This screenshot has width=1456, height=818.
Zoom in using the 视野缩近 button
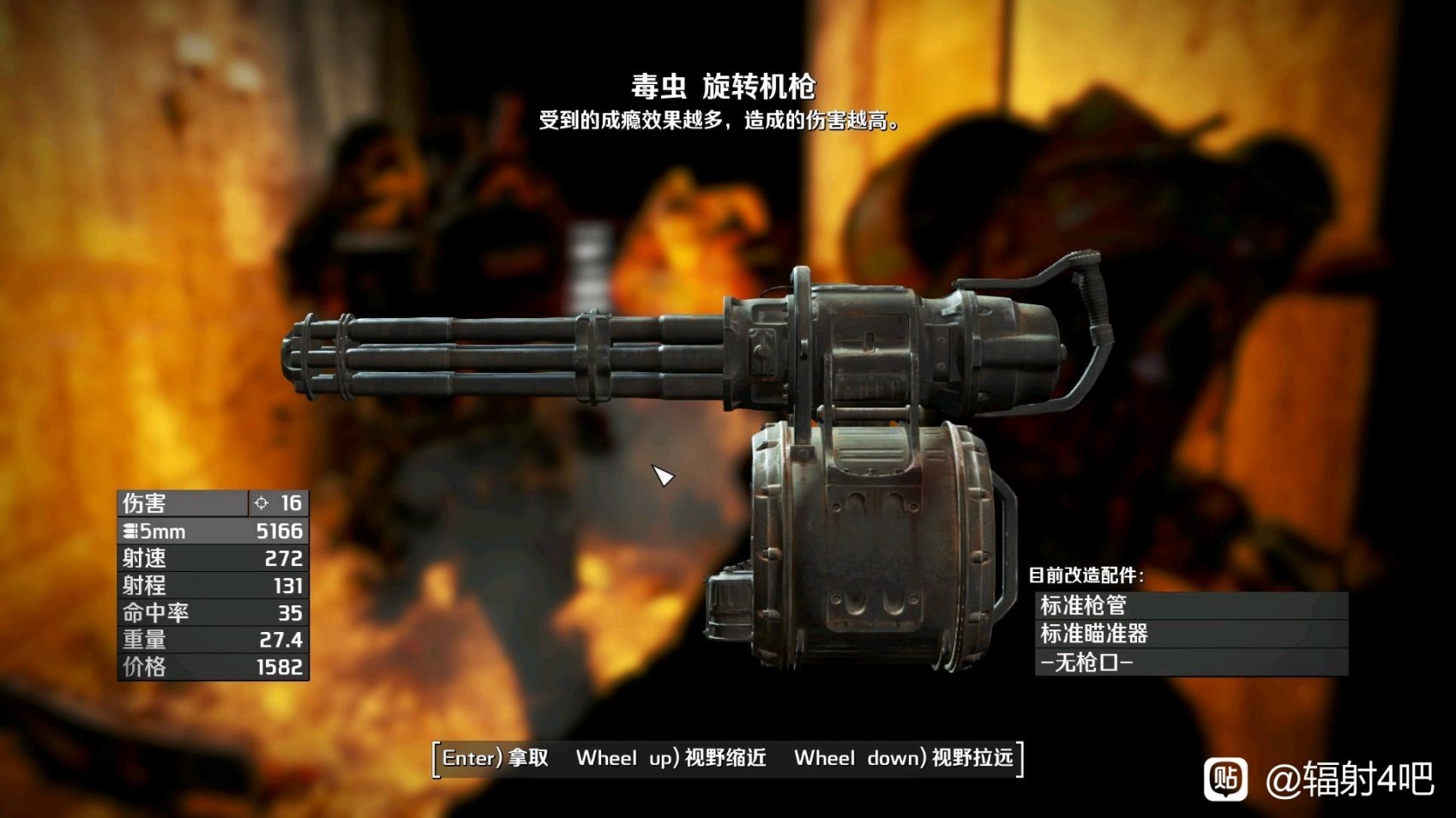[x=671, y=758]
